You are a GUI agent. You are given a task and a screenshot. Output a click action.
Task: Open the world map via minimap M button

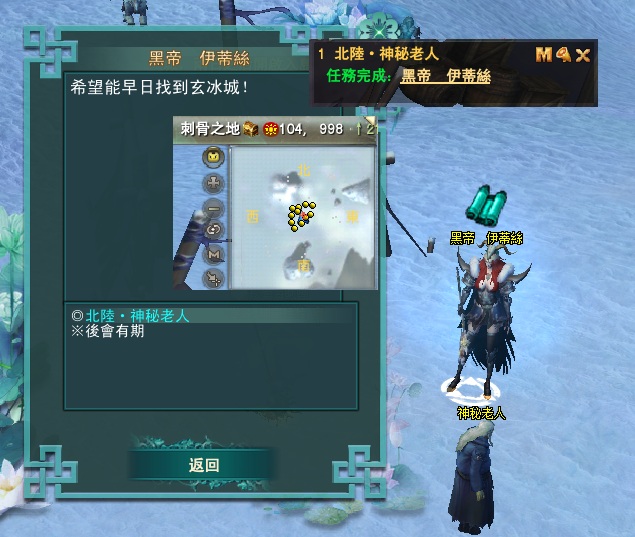[214, 255]
